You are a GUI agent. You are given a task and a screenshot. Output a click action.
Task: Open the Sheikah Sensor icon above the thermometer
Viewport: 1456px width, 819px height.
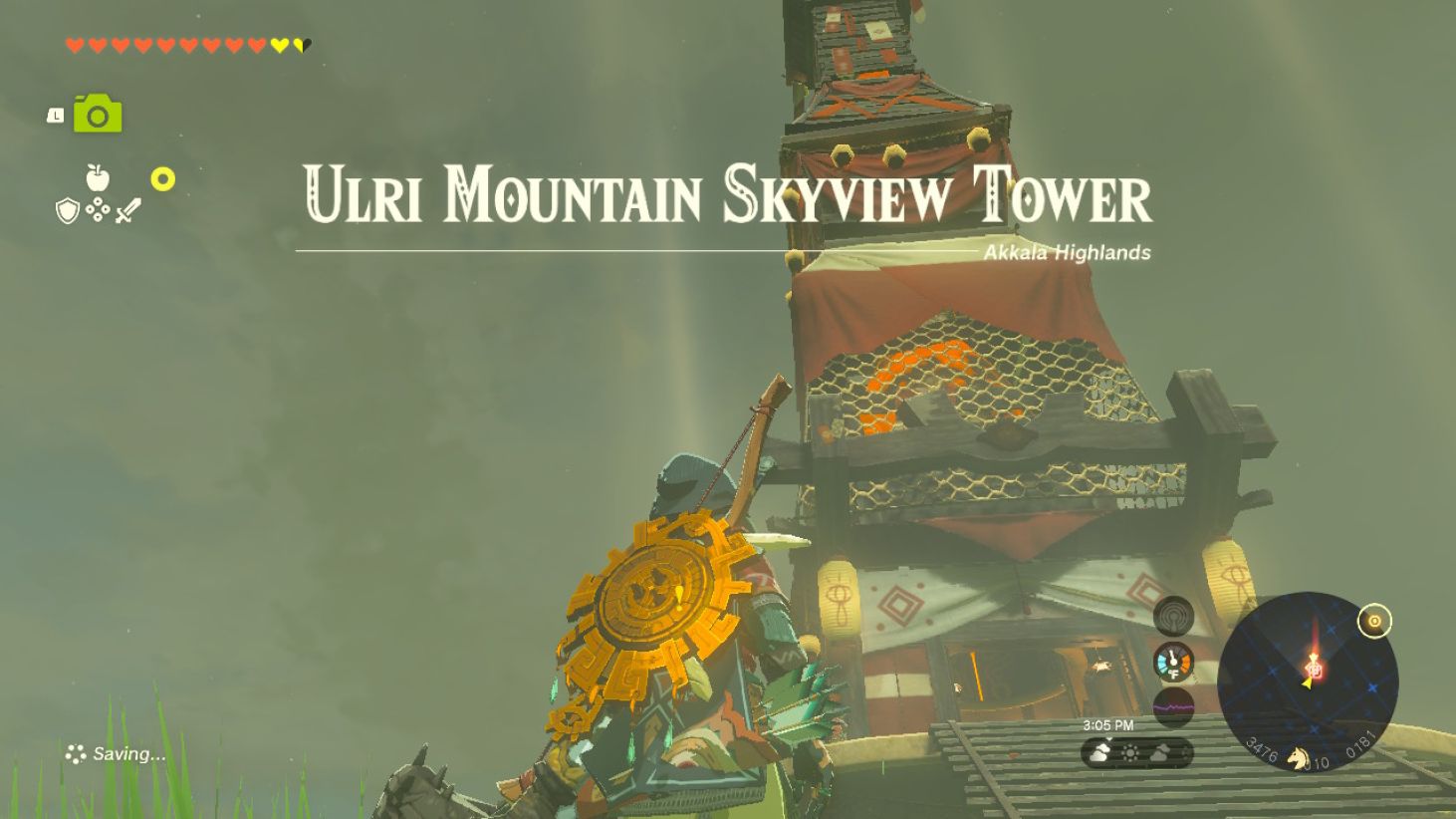click(1171, 617)
